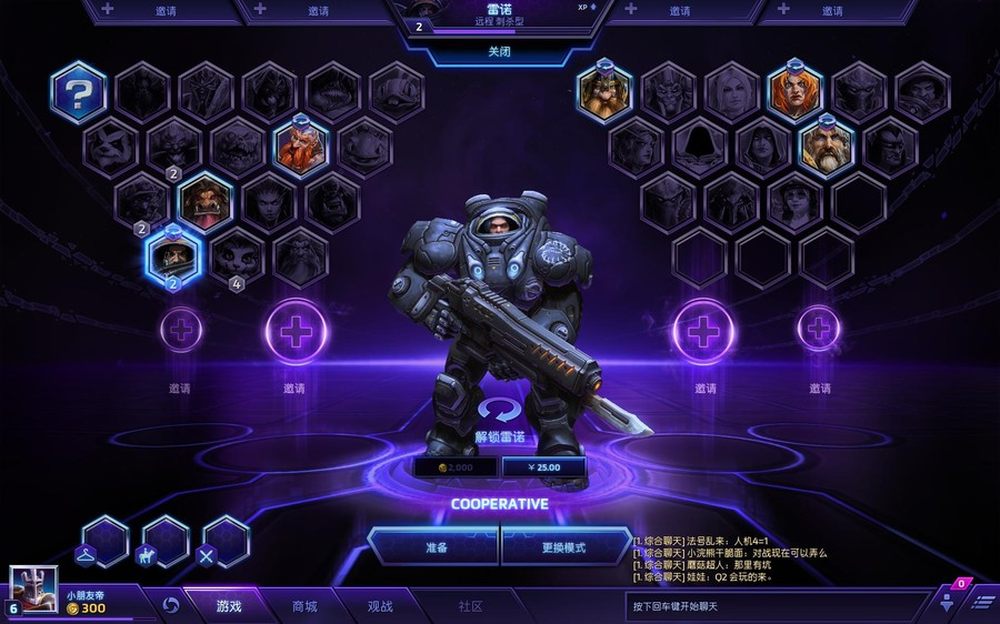
Task: Switch to the 观战 spectate tab
Action: 380,606
